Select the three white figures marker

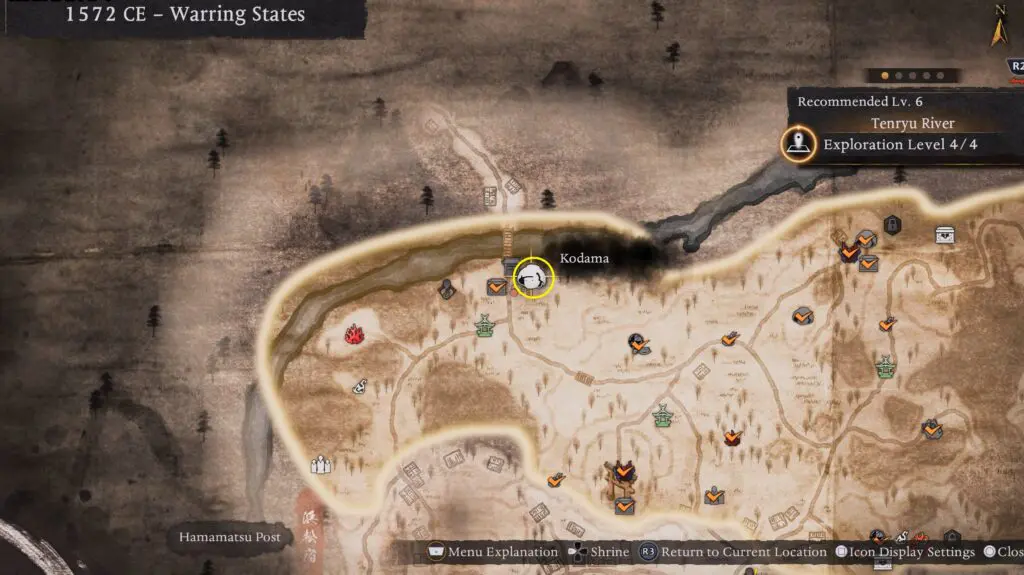point(321,464)
